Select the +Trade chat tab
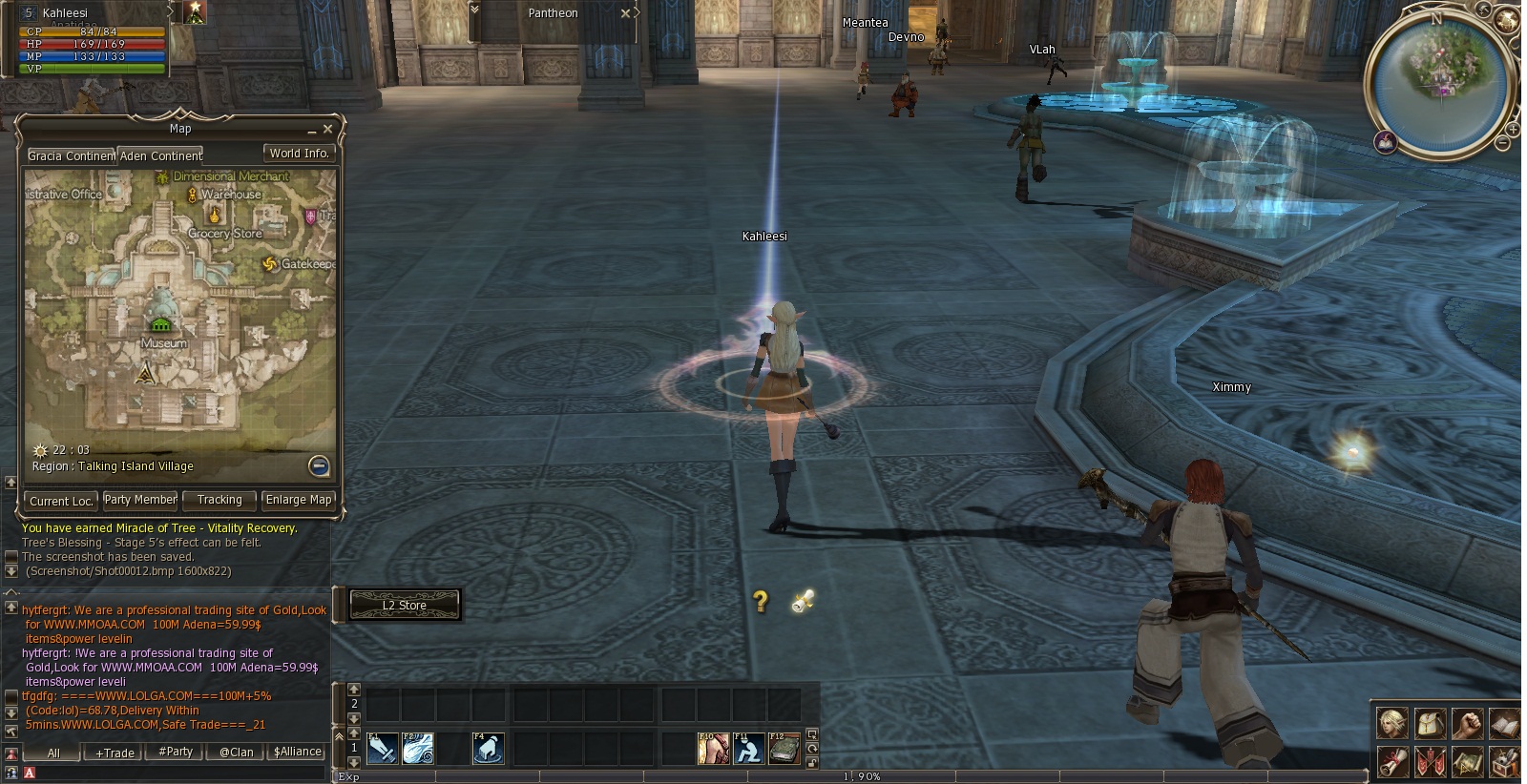This screenshot has height=784, width=1527. pyautogui.click(x=115, y=753)
